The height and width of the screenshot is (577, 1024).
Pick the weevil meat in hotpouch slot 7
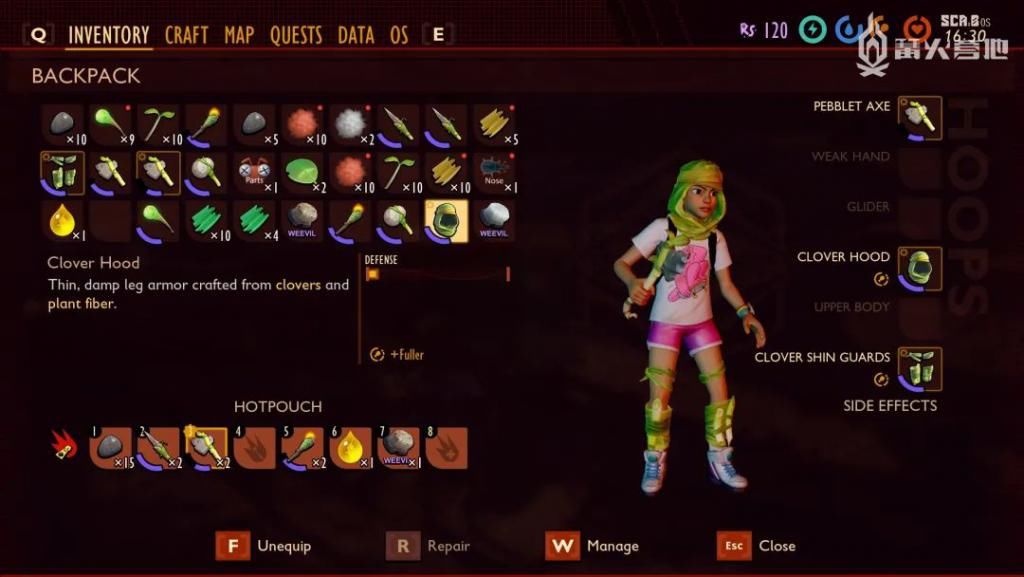[398, 447]
